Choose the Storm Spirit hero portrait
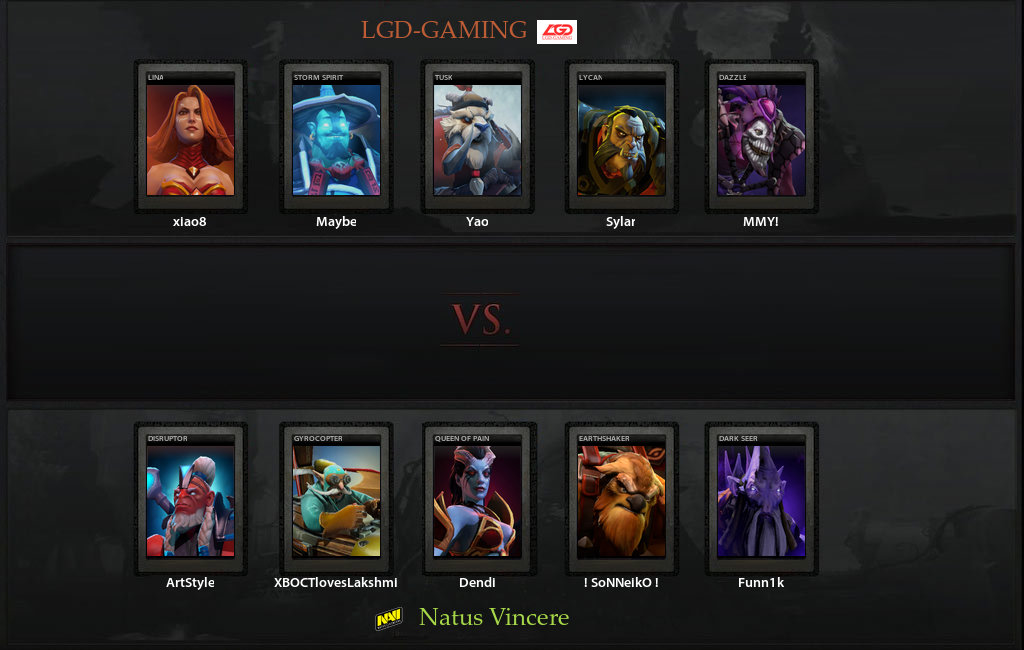Image resolution: width=1024 pixels, height=650 pixels. (x=336, y=138)
